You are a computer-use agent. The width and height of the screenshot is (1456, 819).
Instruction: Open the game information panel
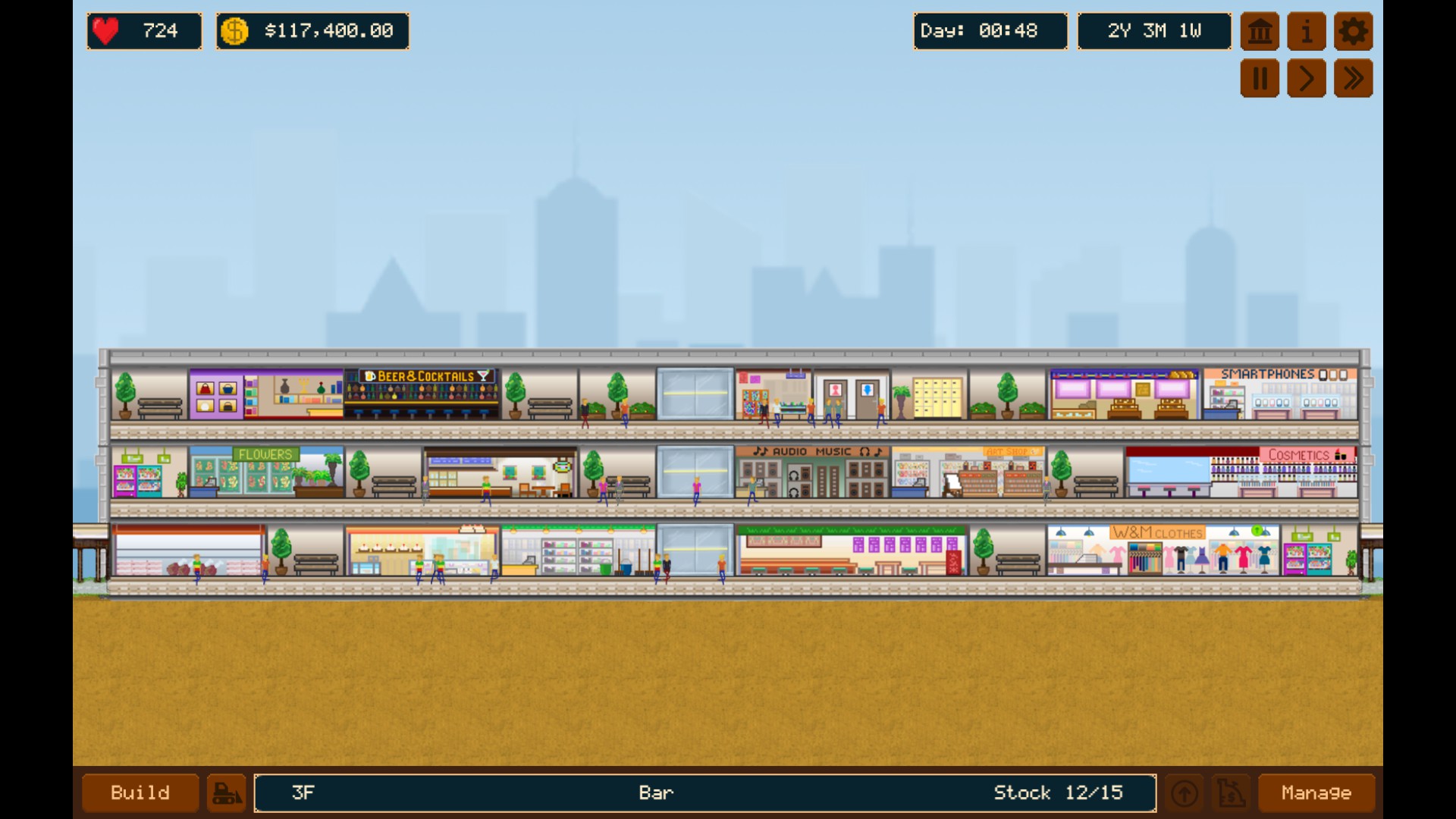[1306, 31]
